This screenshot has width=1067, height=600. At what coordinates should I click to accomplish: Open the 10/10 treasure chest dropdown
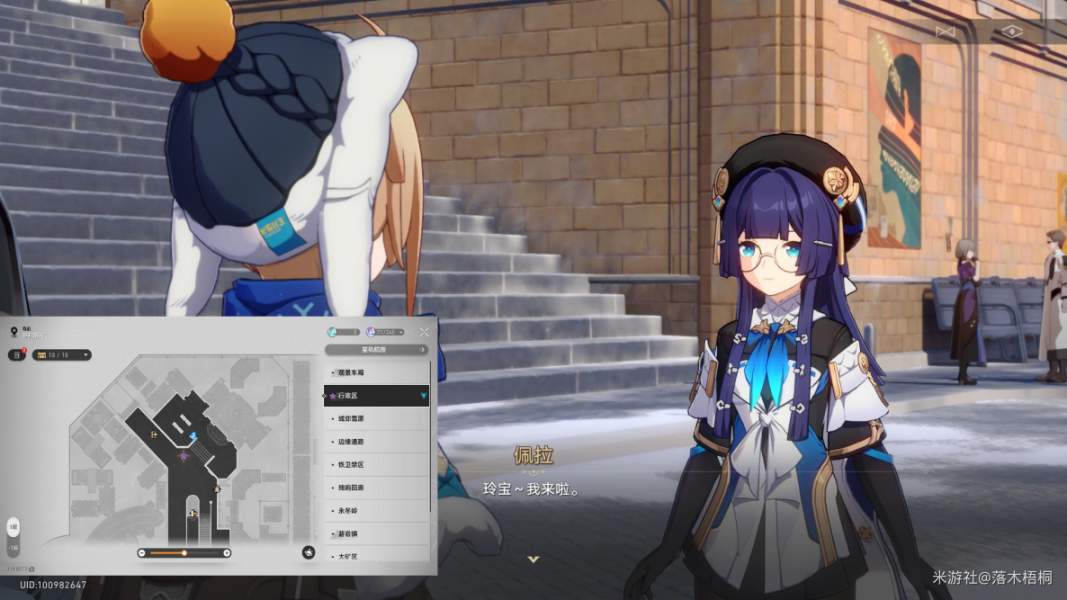63,355
